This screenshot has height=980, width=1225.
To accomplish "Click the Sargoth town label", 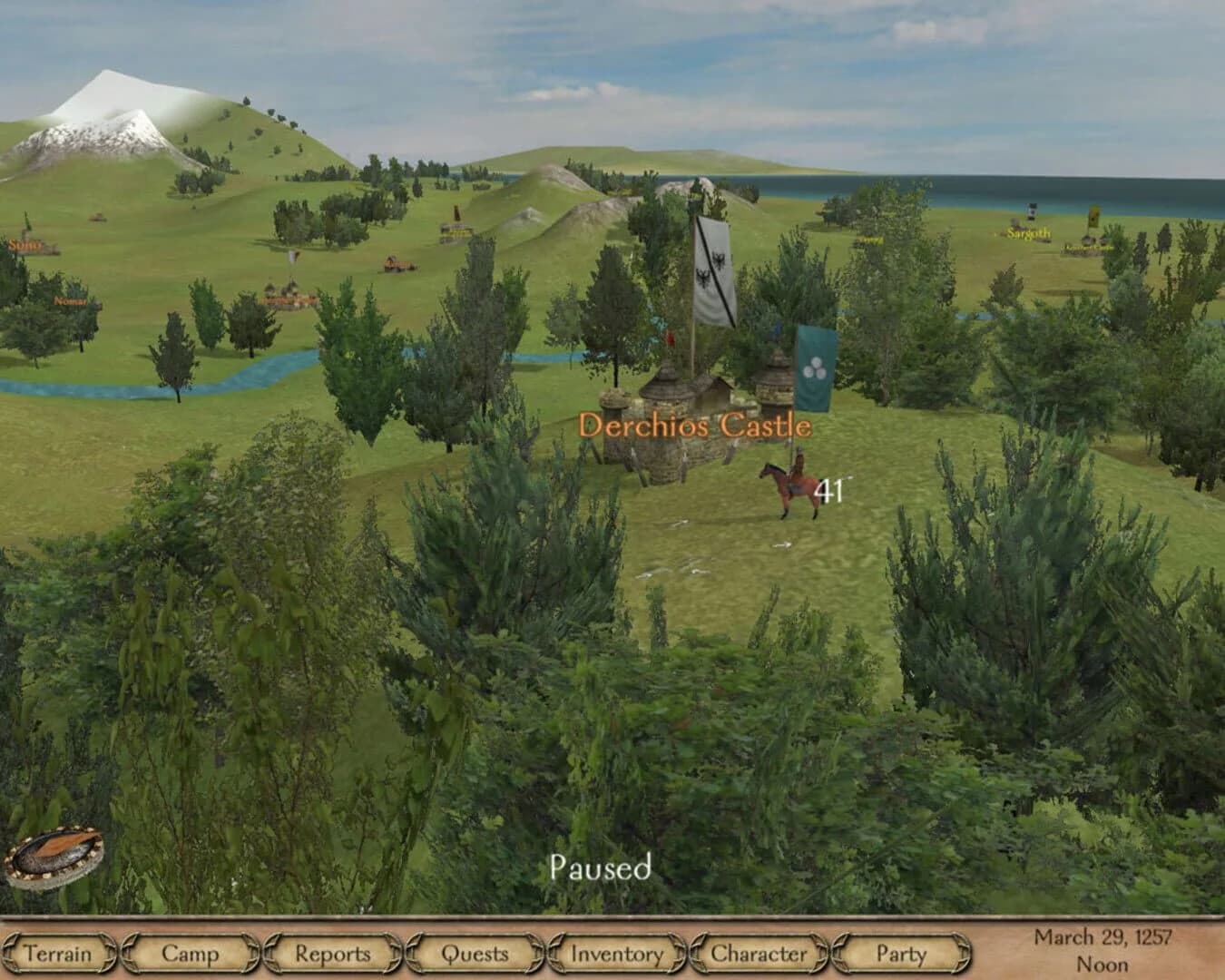I will 1029,233.
